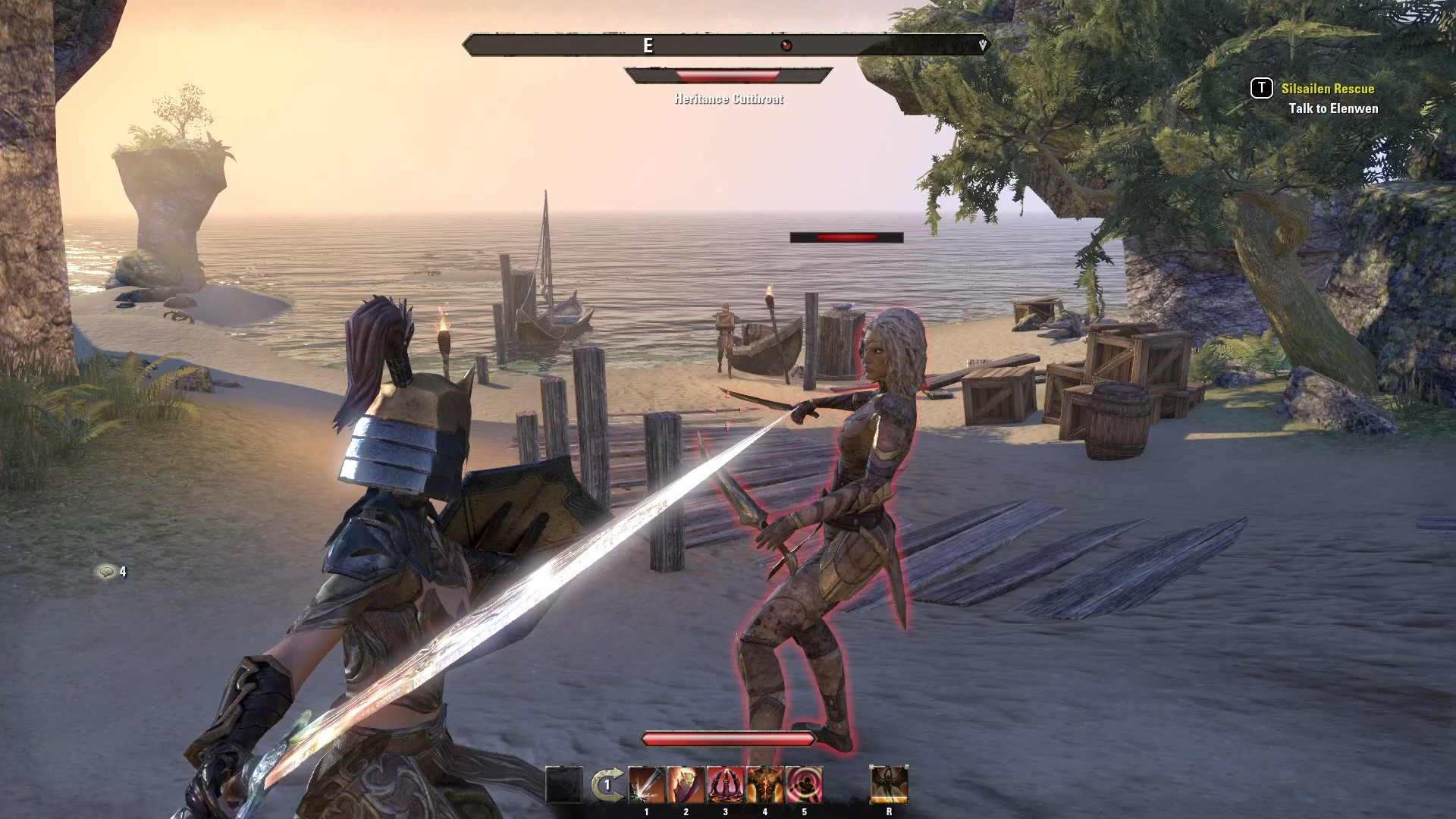This screenshot has width=1456, height=819.
Task: Activate the winged dragon ultimate ability
Action: (x=889, y=785)
